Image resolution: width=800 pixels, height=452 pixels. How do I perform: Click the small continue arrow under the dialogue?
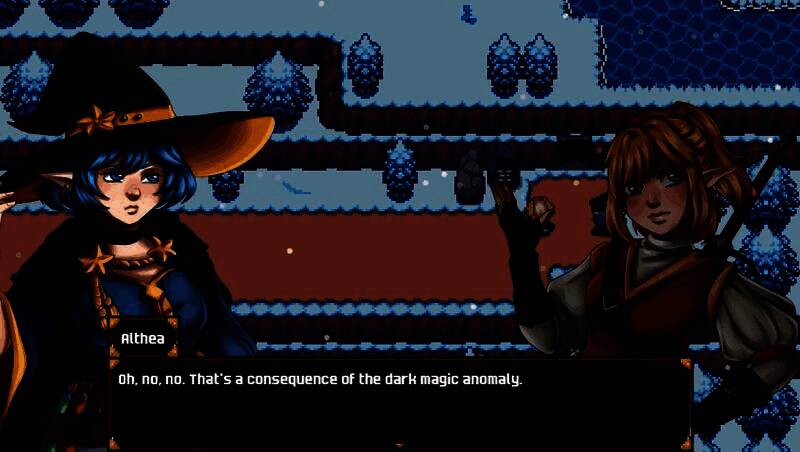point(400,444)
